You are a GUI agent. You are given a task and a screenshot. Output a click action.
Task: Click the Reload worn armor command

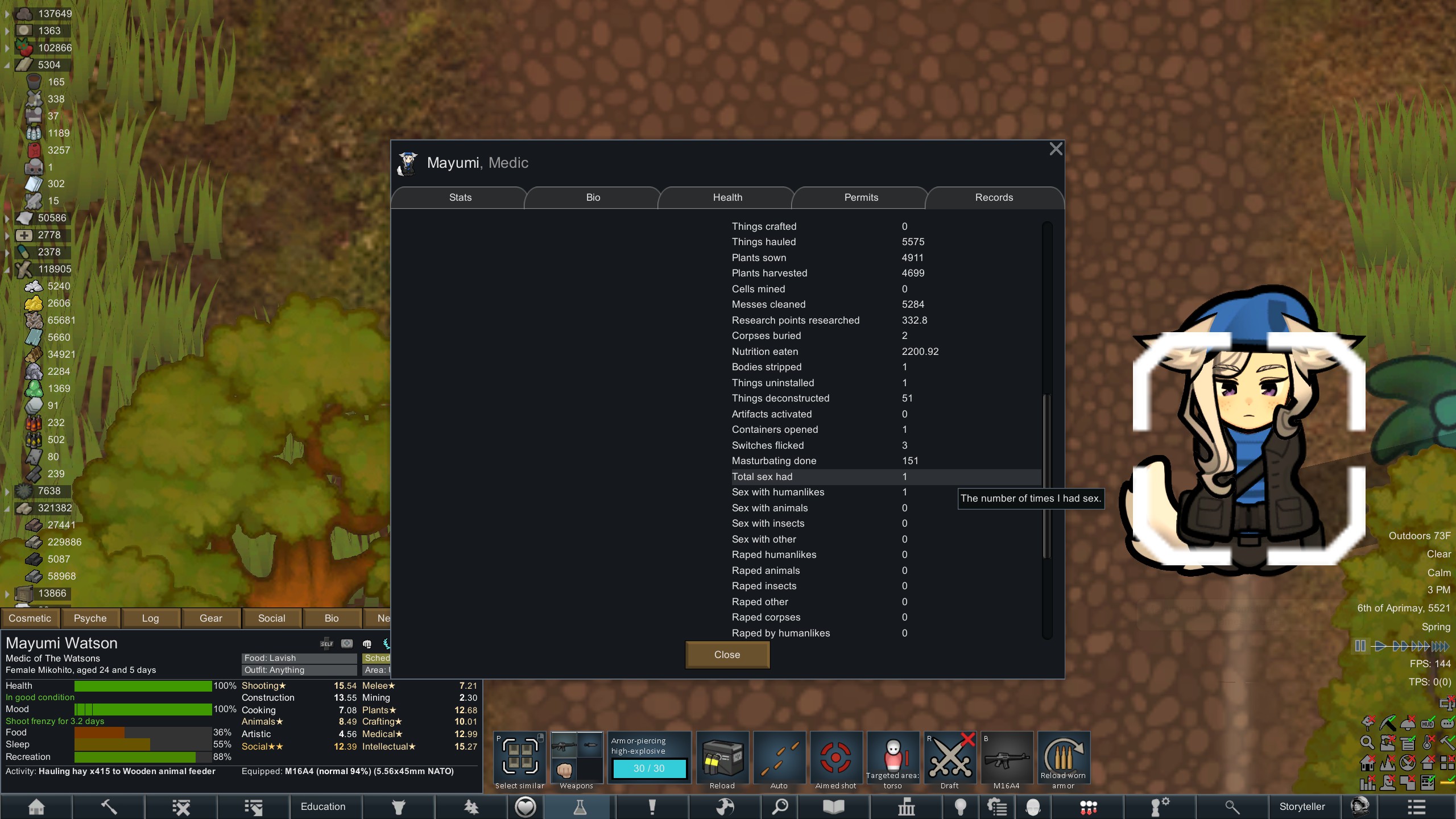coord(1063,758)
